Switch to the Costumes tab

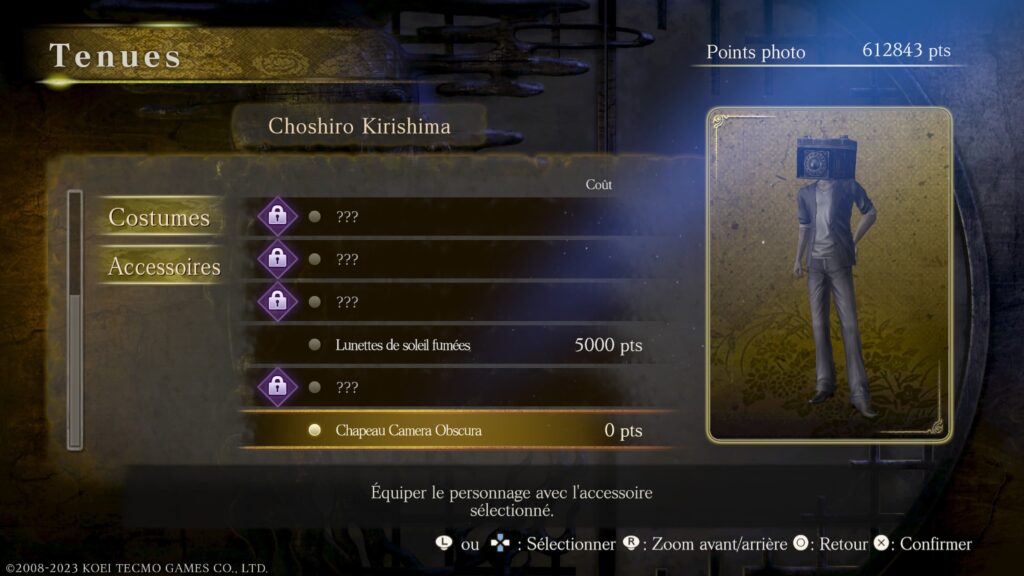tap(159, 218)
